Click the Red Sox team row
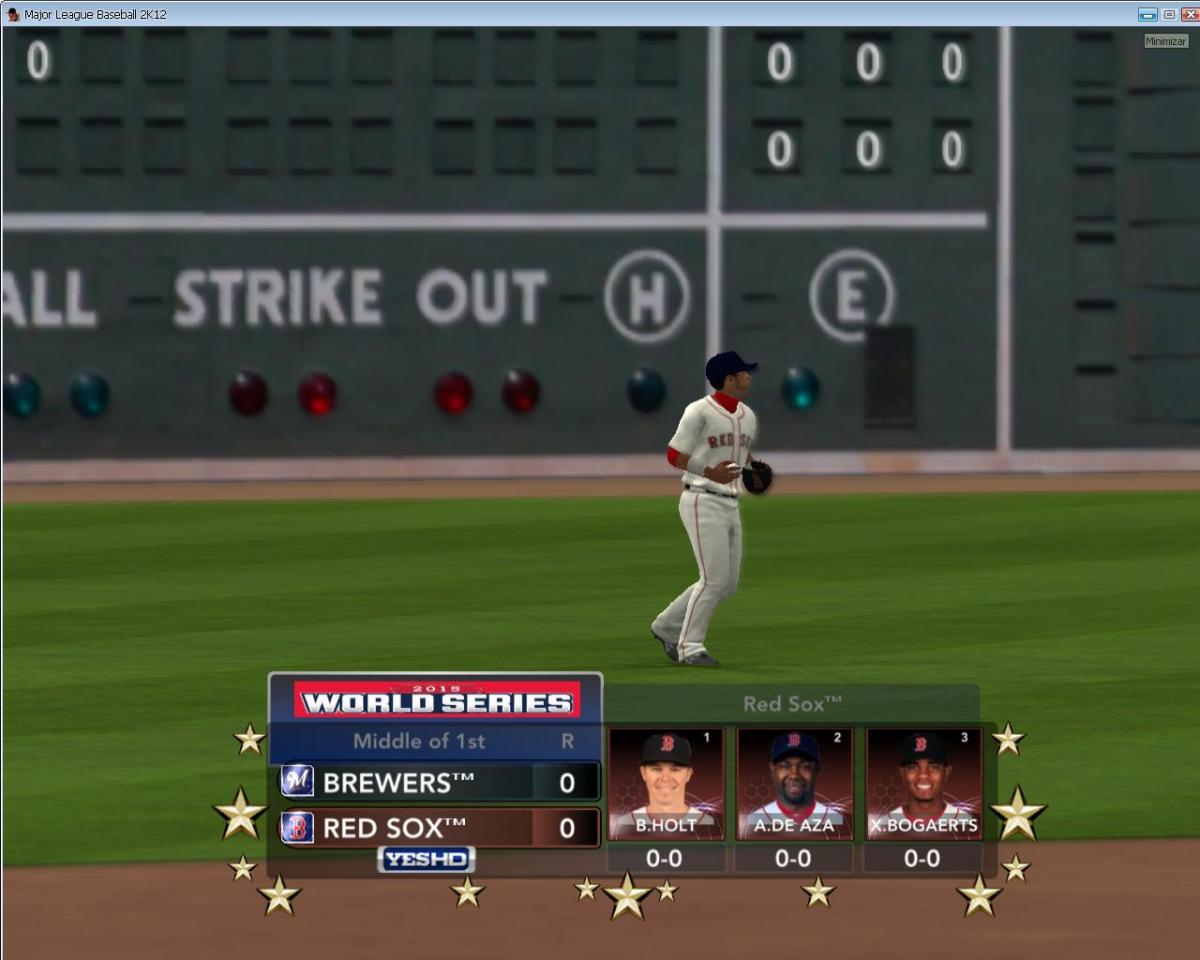Image resolution: width=1200 pixels, height=960 pixels. click(438, 828)
